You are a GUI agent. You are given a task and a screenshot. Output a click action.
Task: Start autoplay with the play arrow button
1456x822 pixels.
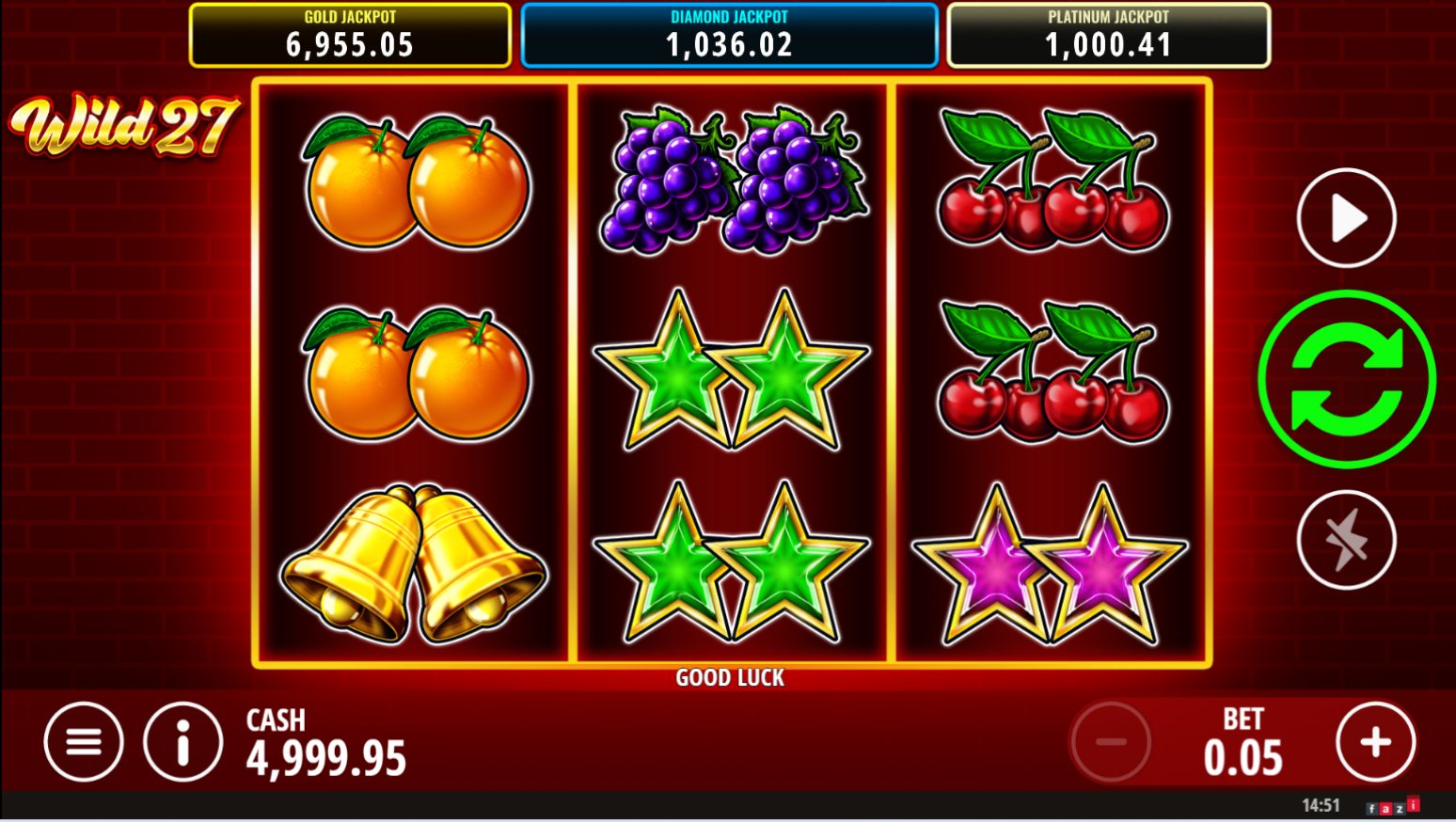click(1346, 218)
